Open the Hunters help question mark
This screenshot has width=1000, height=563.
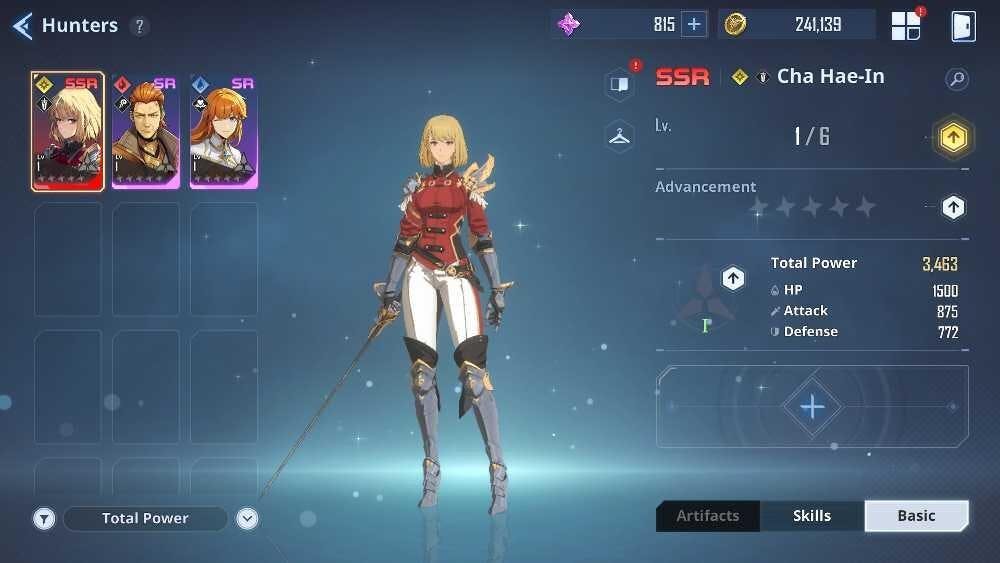tap(139, 26)
